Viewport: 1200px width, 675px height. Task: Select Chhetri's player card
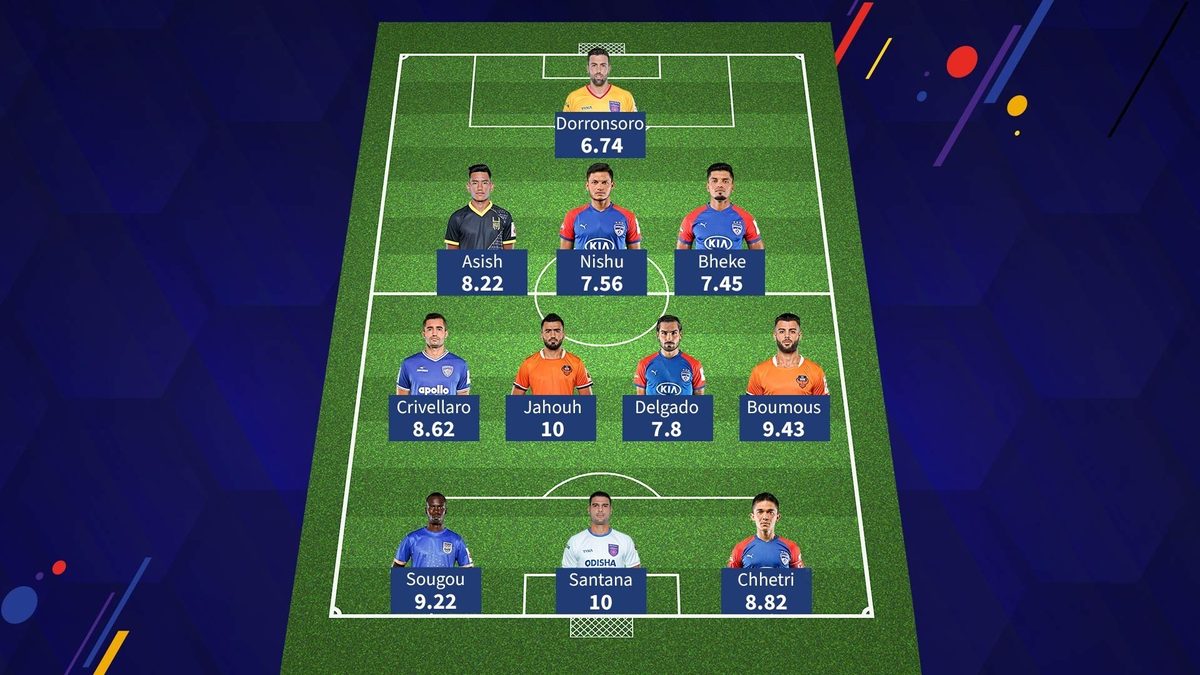766,590
